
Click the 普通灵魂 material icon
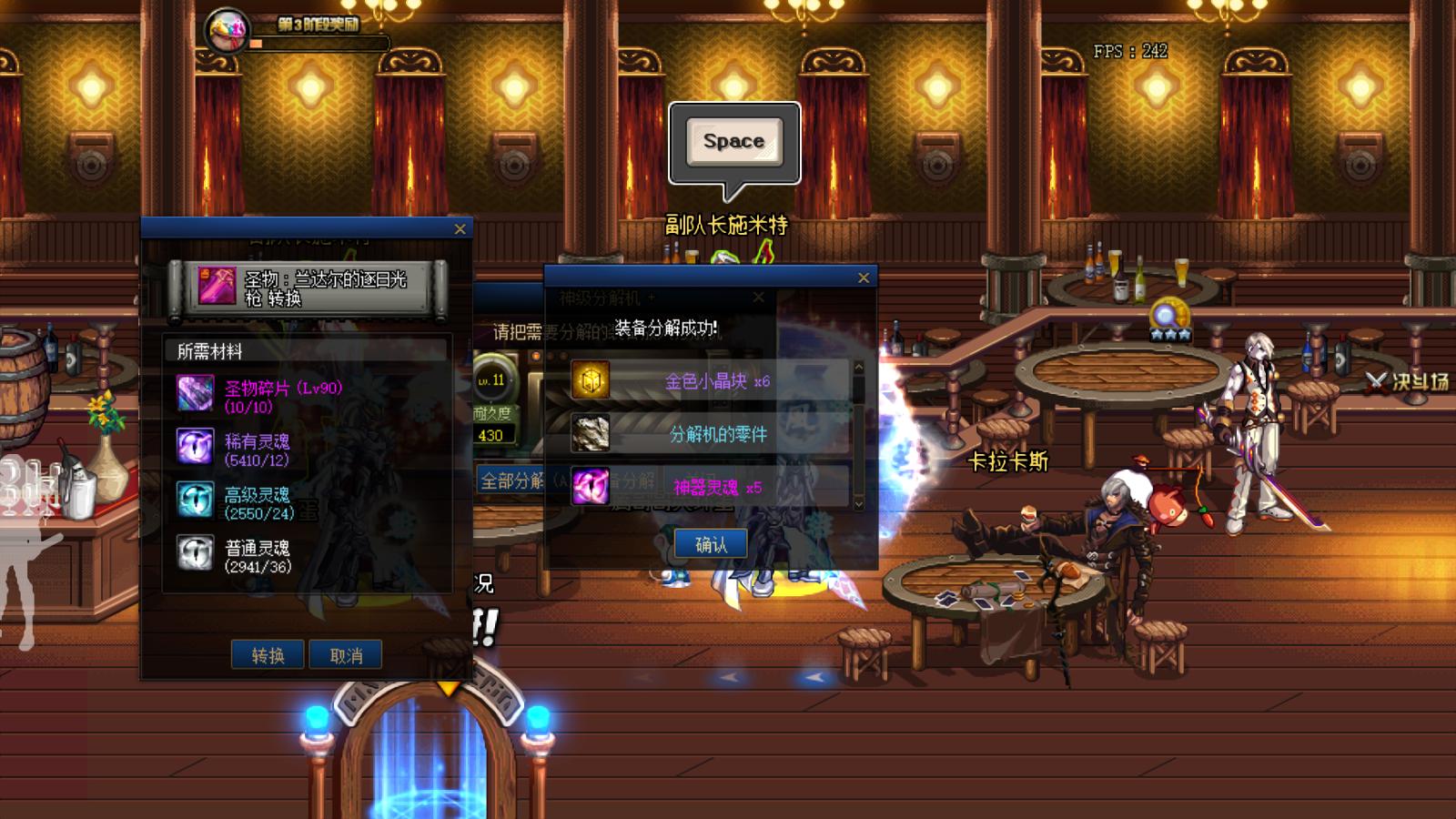(196, 552)
